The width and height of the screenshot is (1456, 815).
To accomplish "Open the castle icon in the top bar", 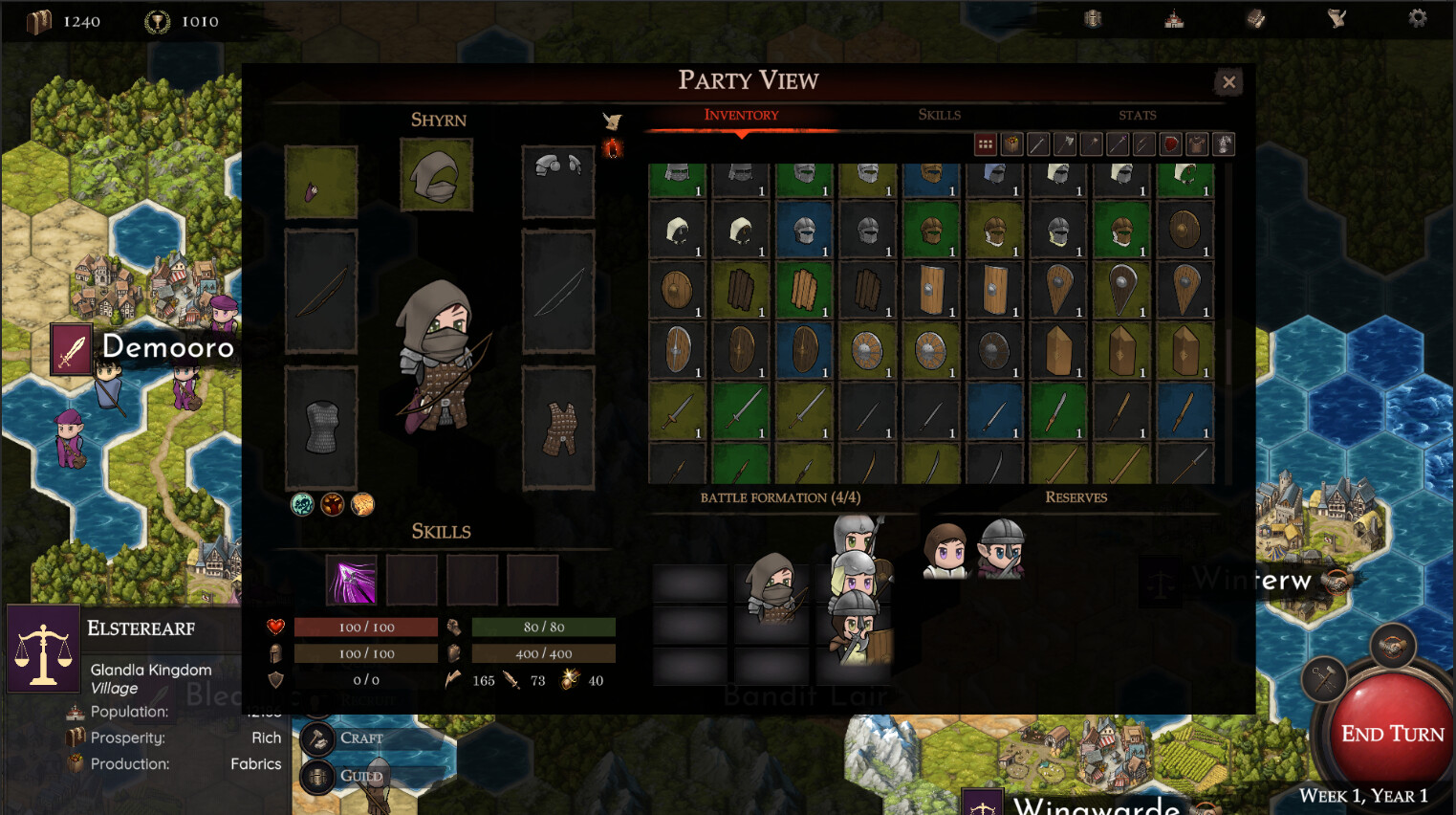I will 1173,18.
